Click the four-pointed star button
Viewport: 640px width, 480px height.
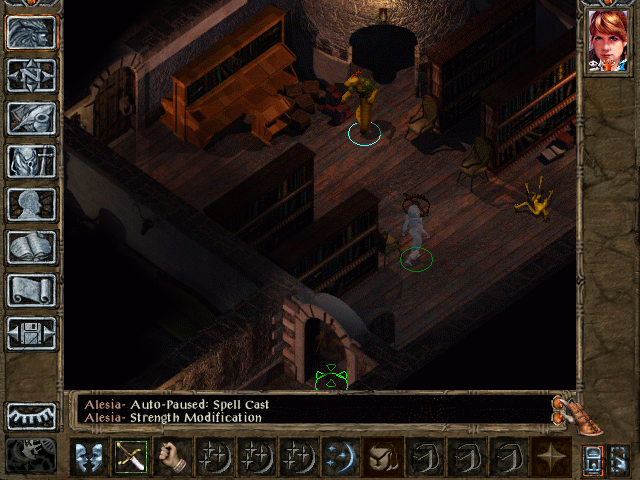(x=551, y=457)
